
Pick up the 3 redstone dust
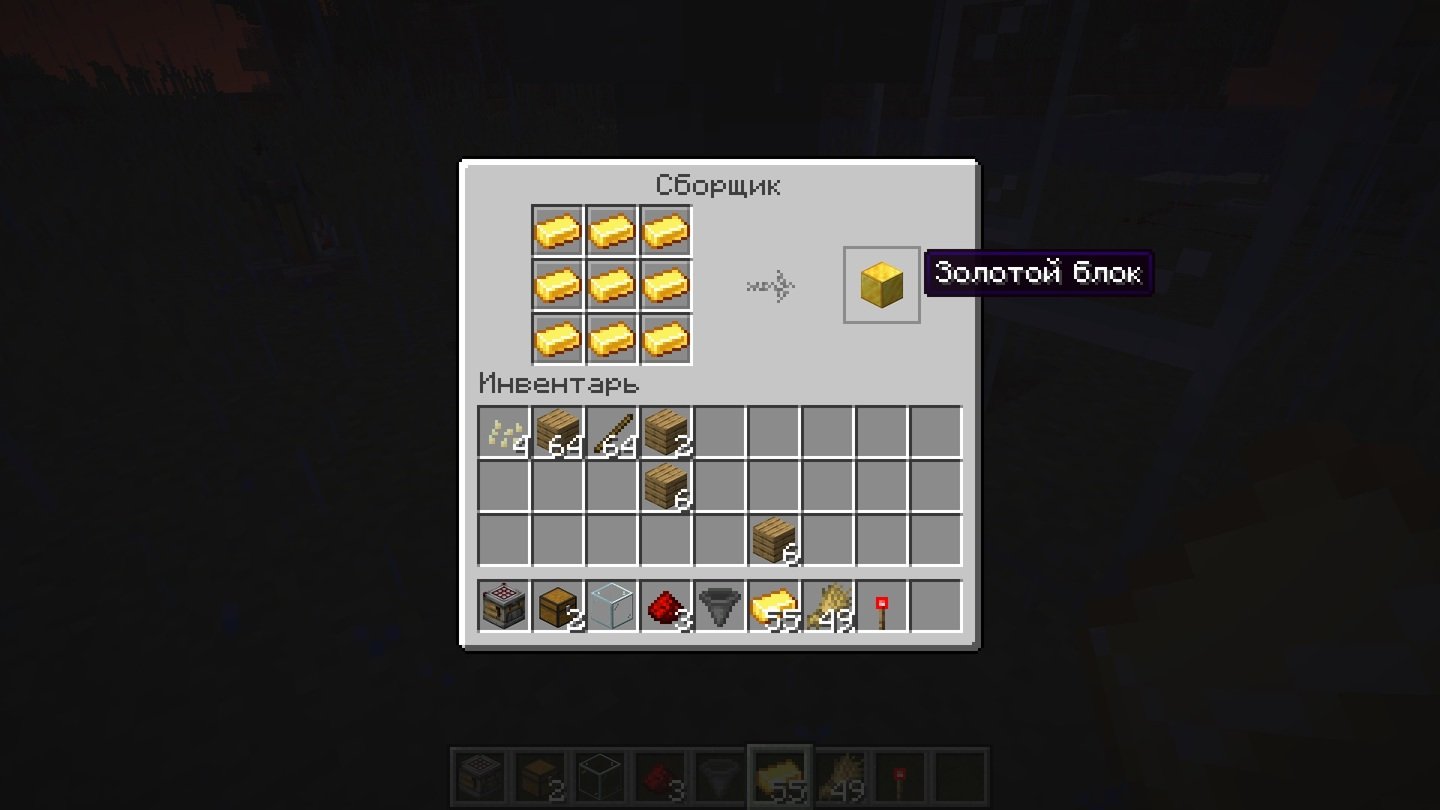tap(666, 607)
